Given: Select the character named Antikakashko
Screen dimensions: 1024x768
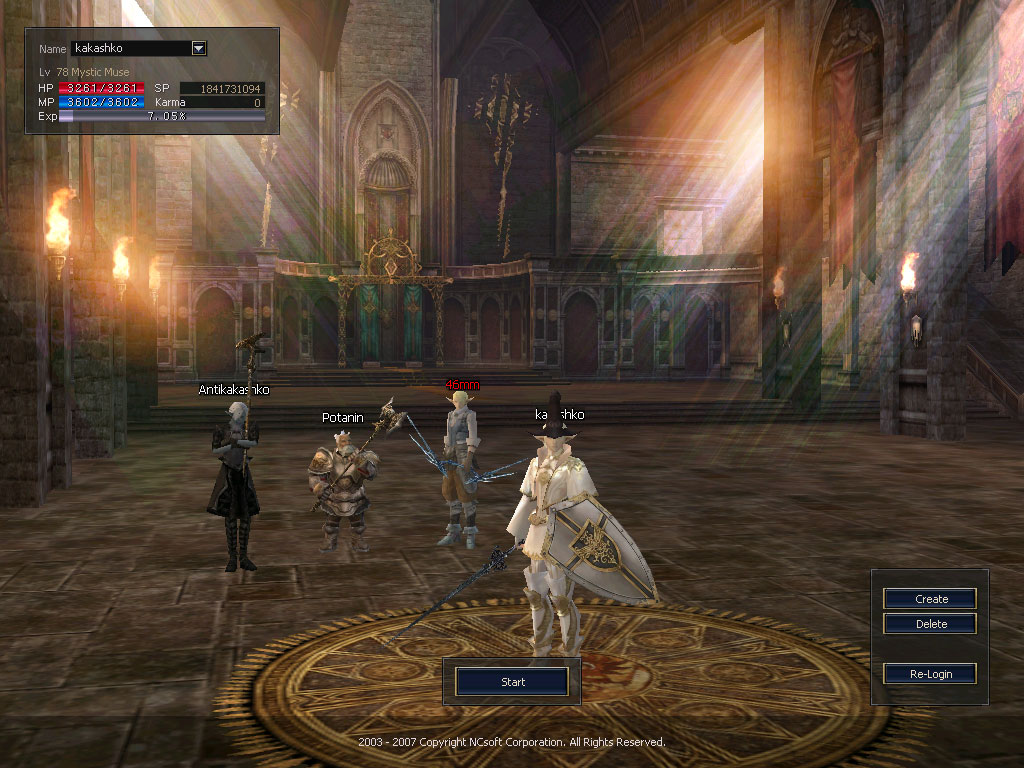Looking at the screenshot, I should tap(235, 480).
